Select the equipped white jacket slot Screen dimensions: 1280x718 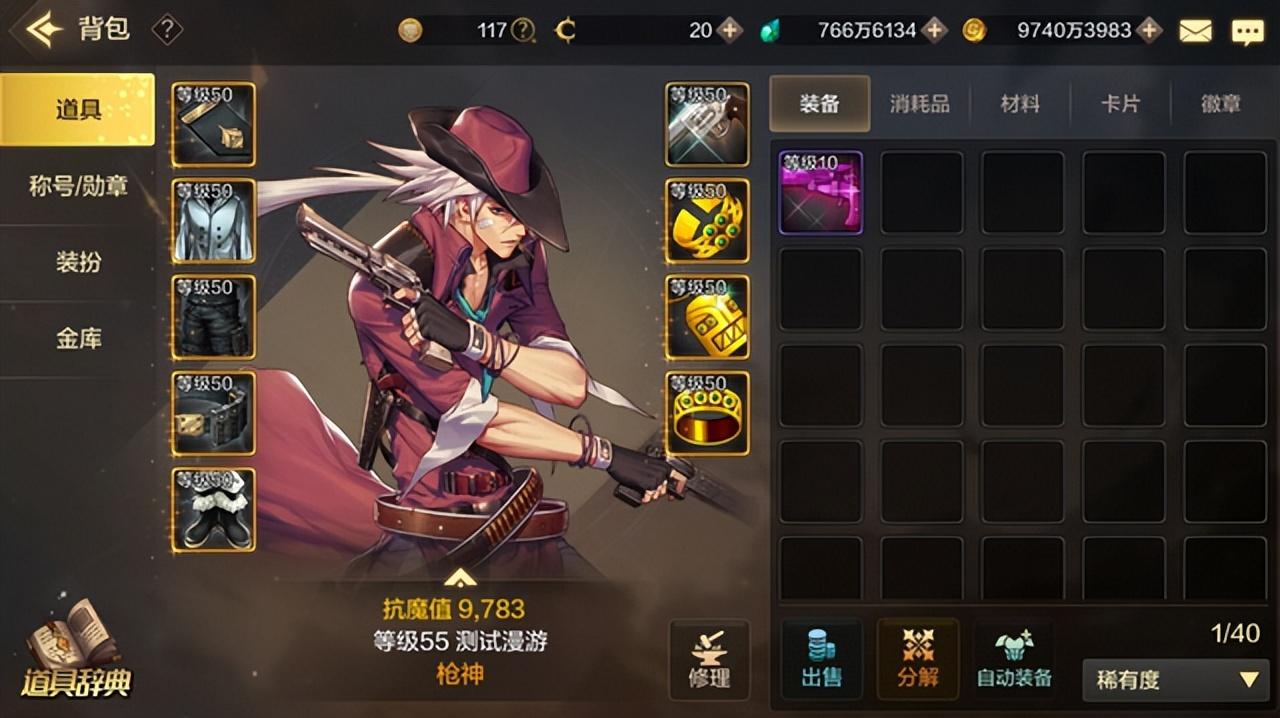pyautogui.click(x=213, y=220)
